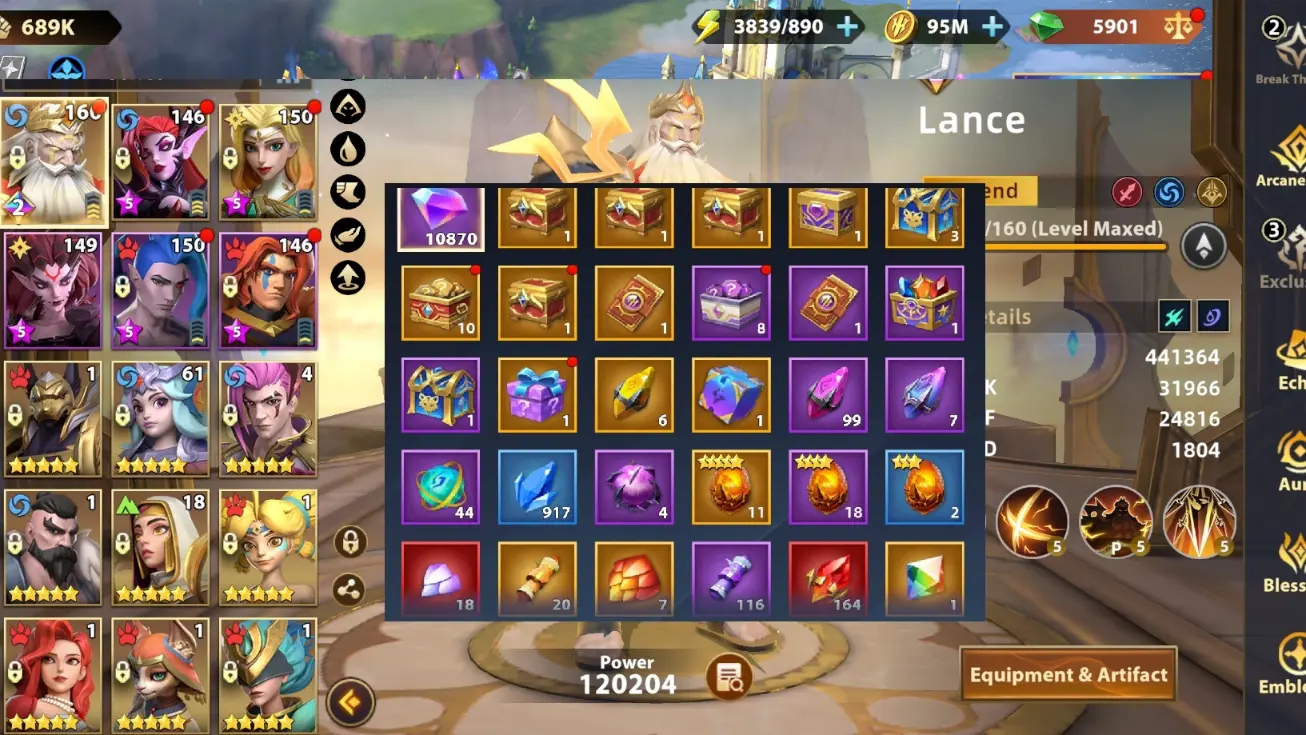Select the blue crystal stack of 917
Image resolution: width=1306 pixels, height=735 pixels.
[538, 487]
